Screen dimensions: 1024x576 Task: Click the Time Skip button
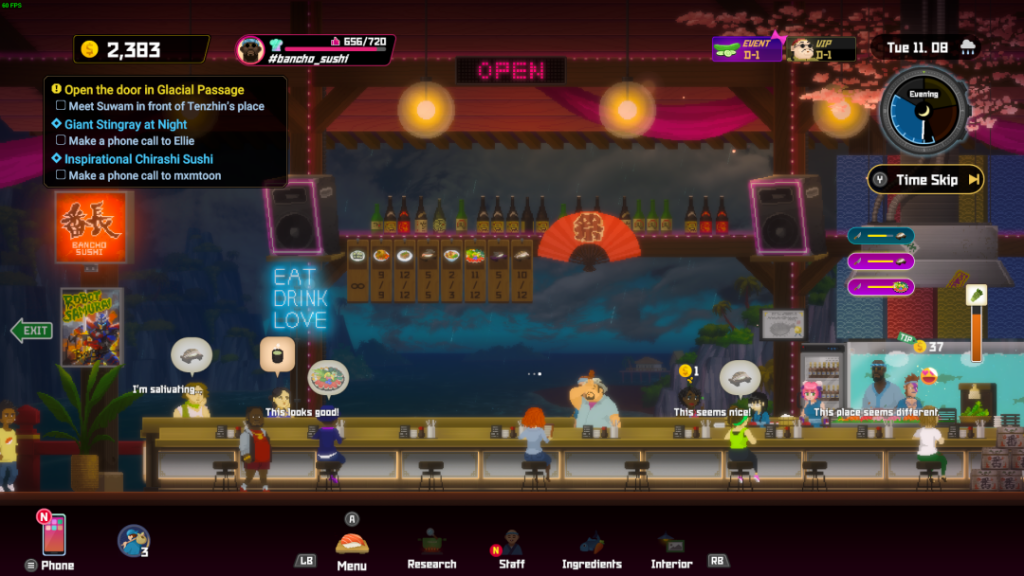[x=925, y=180]
